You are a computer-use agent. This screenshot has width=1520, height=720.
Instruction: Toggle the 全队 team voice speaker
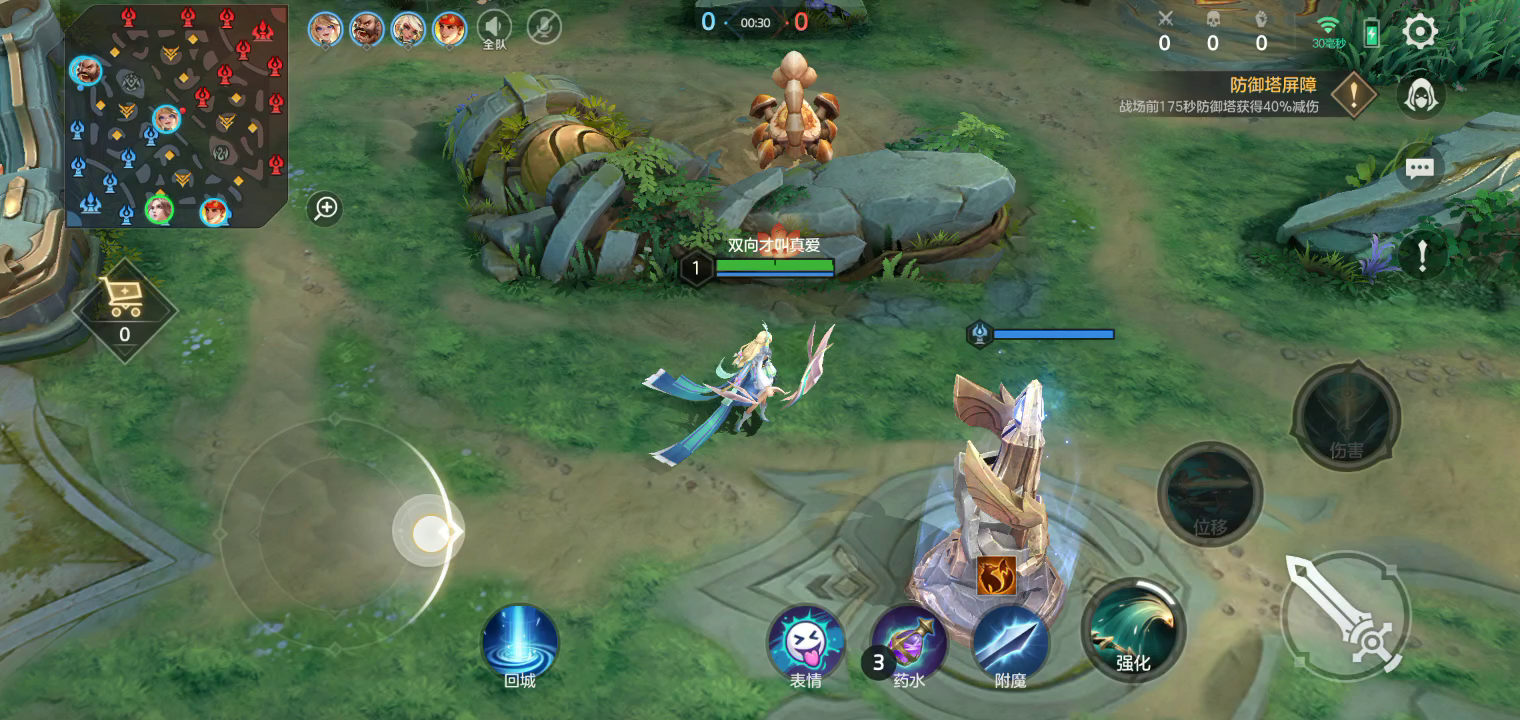point(494,28)
